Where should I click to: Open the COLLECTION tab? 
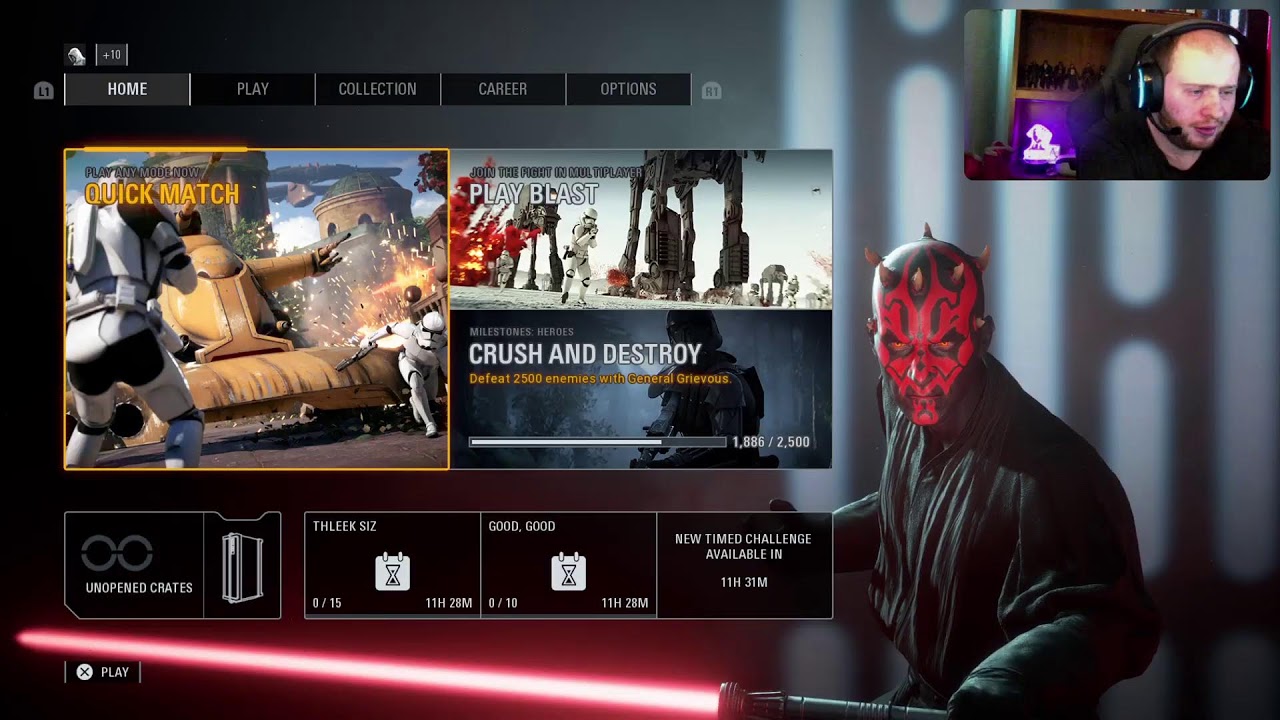[x=378, y=89]
